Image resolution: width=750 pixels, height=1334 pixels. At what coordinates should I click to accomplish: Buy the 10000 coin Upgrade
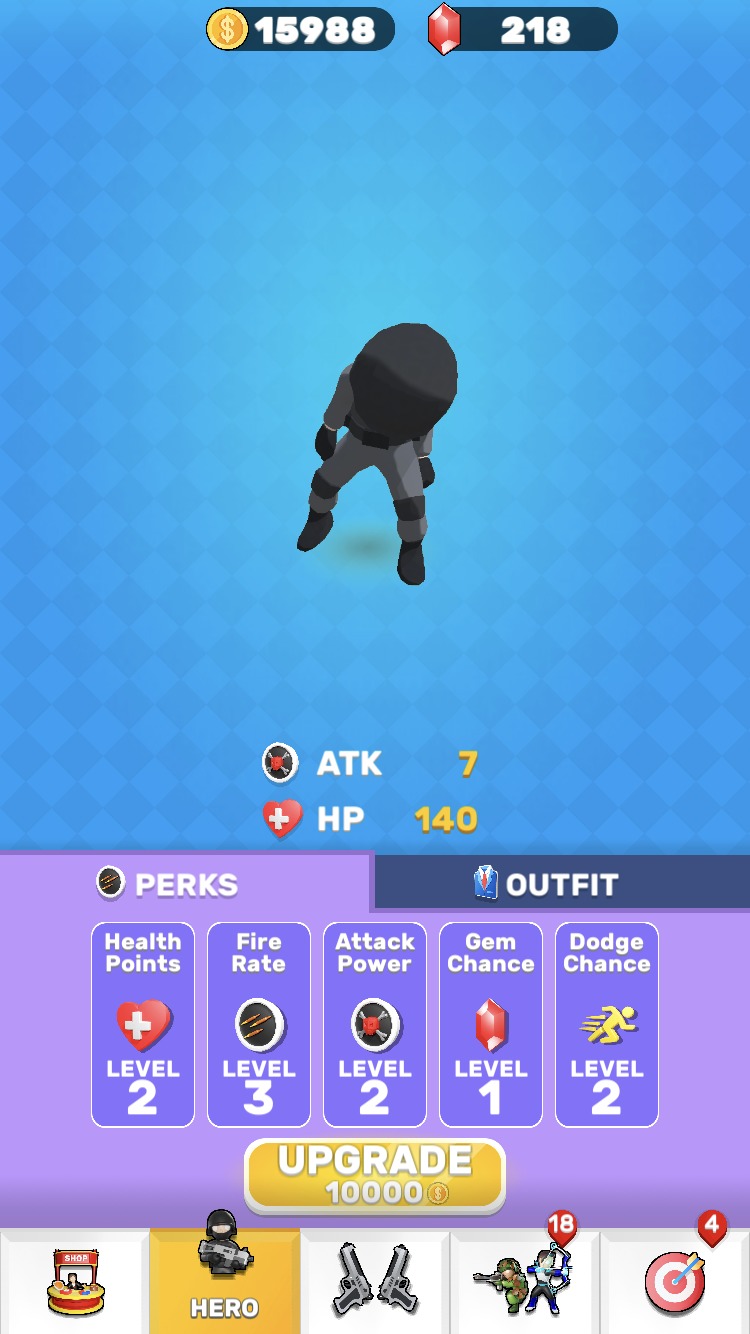375,1175
